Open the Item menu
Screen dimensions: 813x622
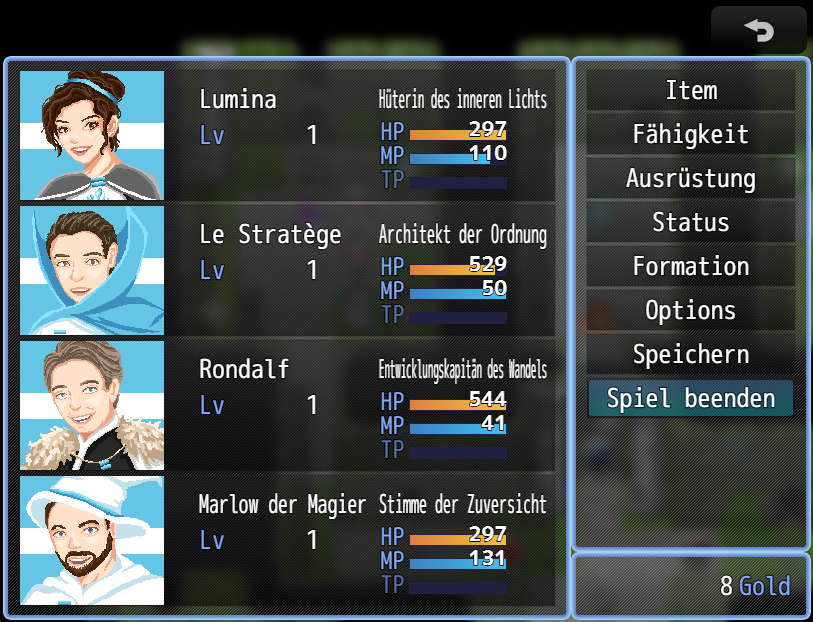point(690,91)
